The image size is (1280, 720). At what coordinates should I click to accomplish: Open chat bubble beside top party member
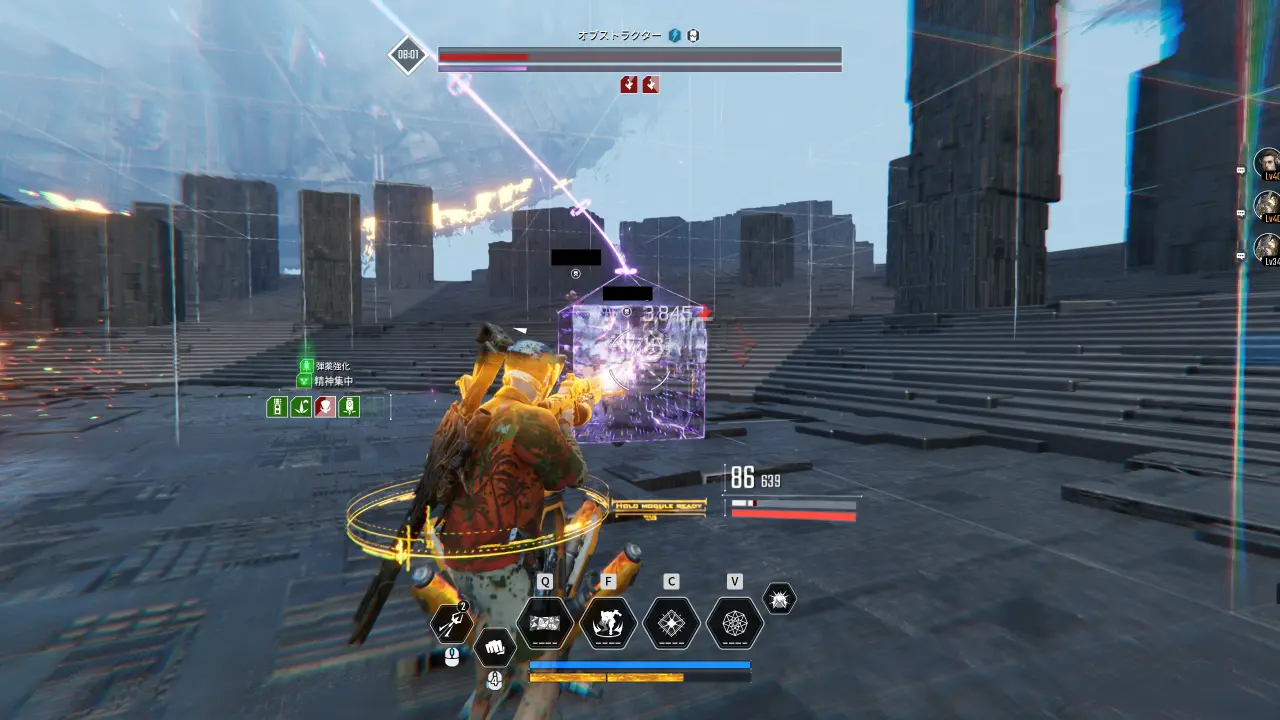tap(1241, 171)
